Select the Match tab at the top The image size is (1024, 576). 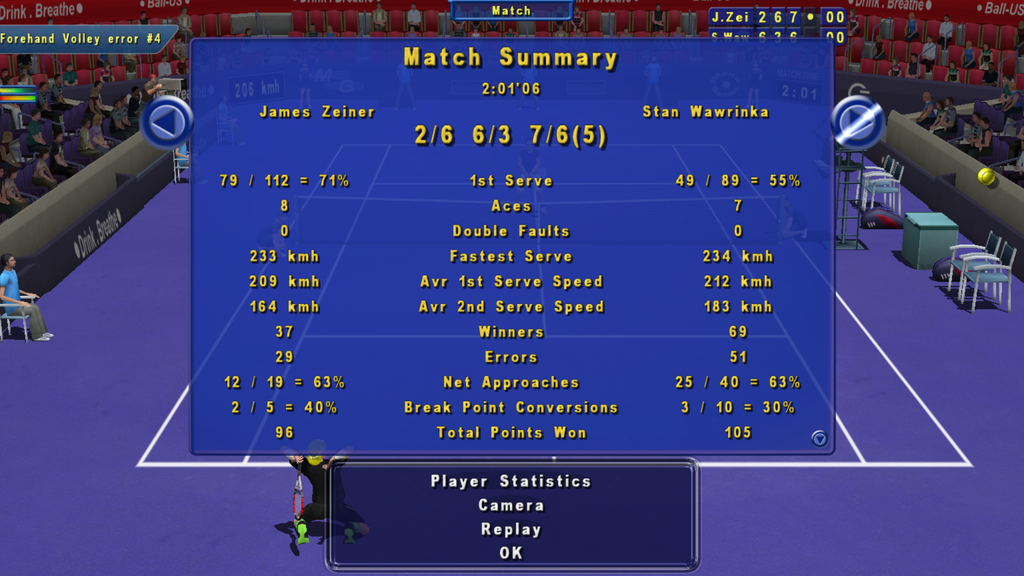coord(511,11)
